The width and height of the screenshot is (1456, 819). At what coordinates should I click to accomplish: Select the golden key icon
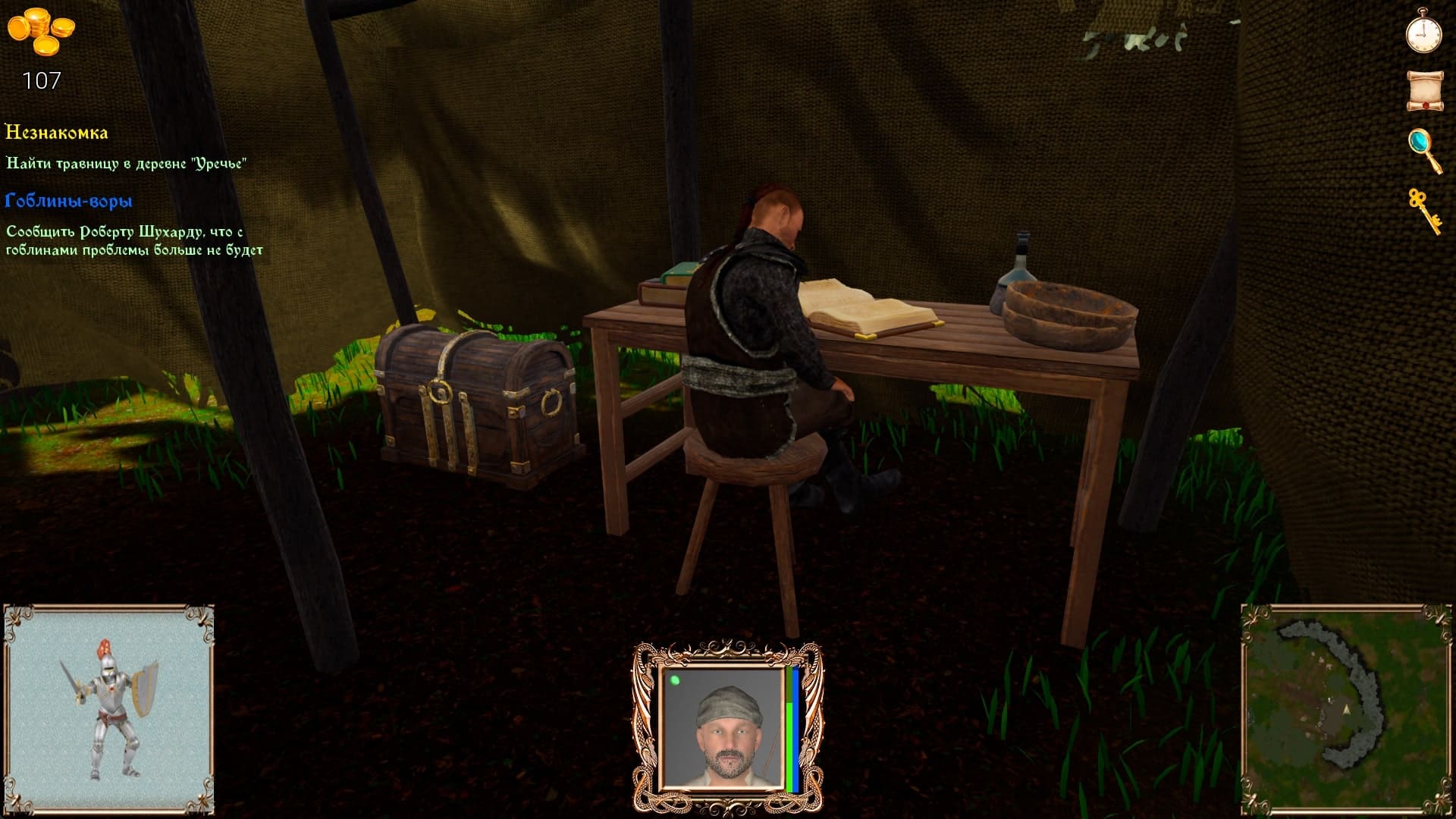point(1424,210)
